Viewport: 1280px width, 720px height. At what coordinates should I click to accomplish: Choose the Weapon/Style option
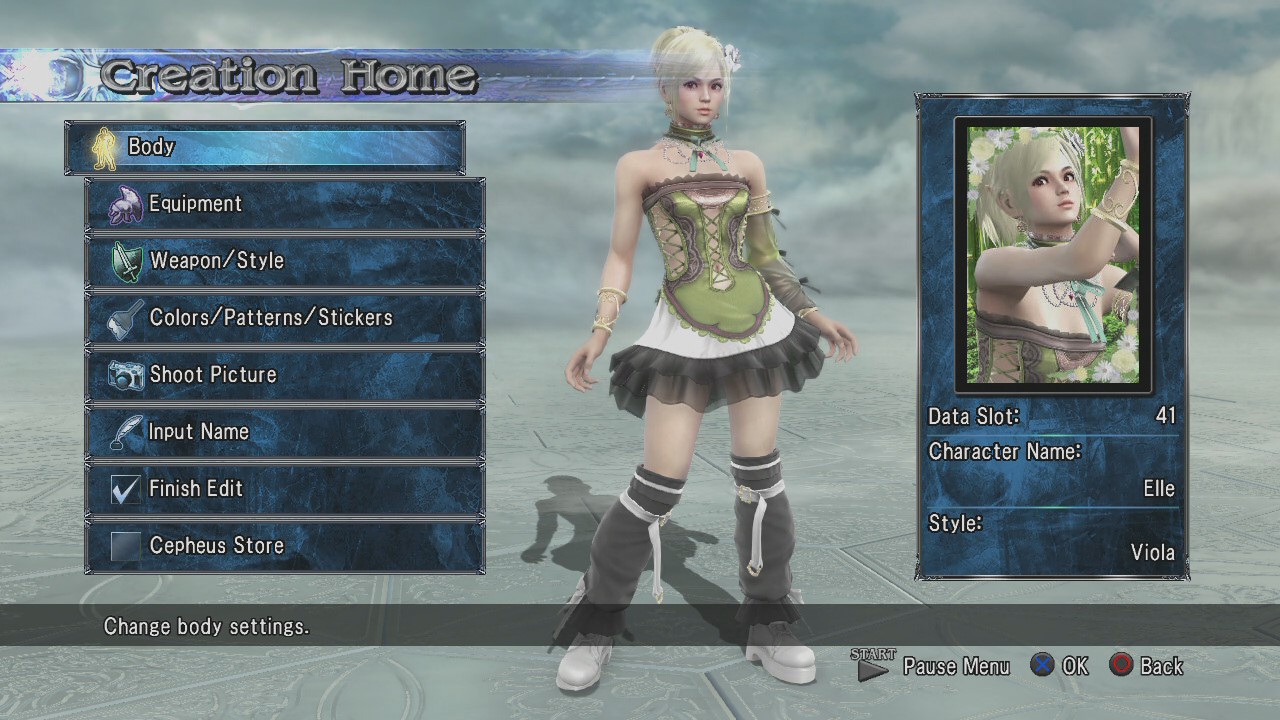[285, 261]
